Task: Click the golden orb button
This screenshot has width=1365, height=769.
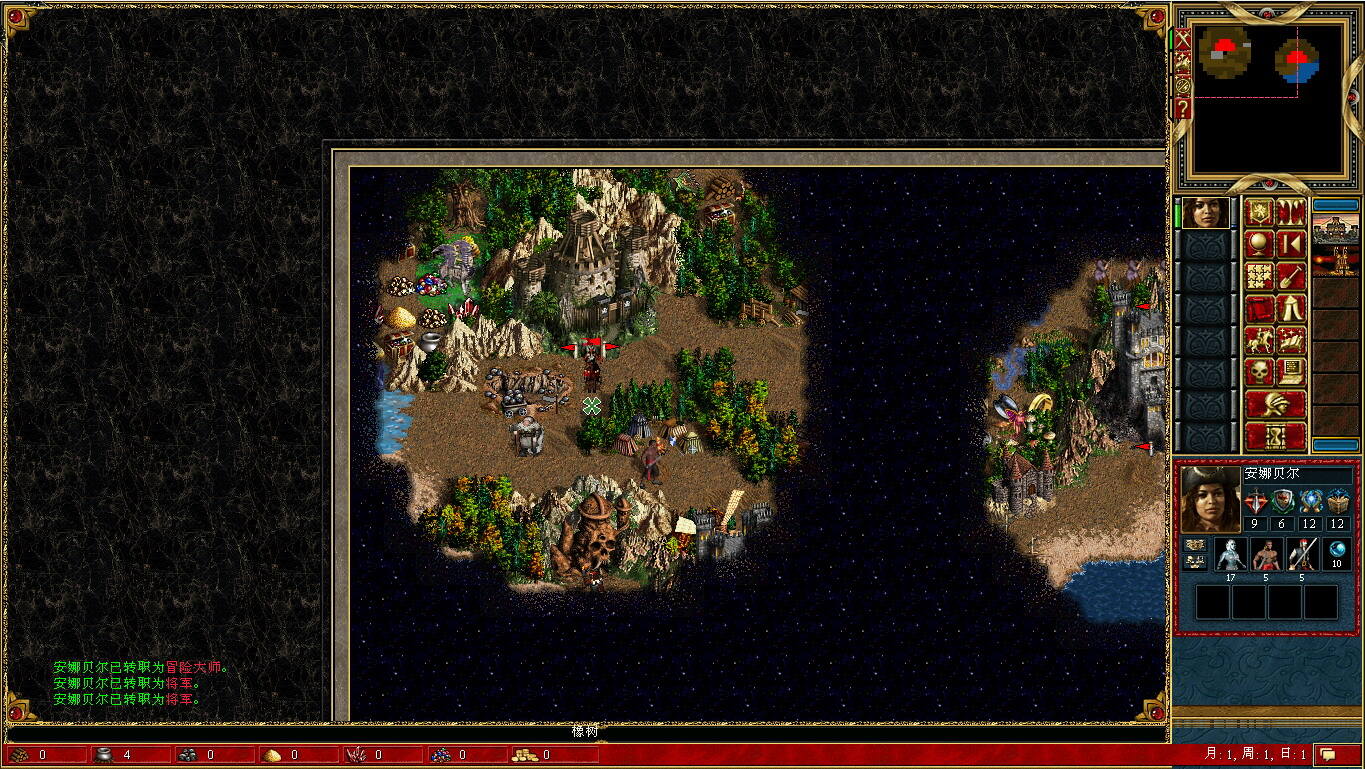Action: (x=1259, y=244)
